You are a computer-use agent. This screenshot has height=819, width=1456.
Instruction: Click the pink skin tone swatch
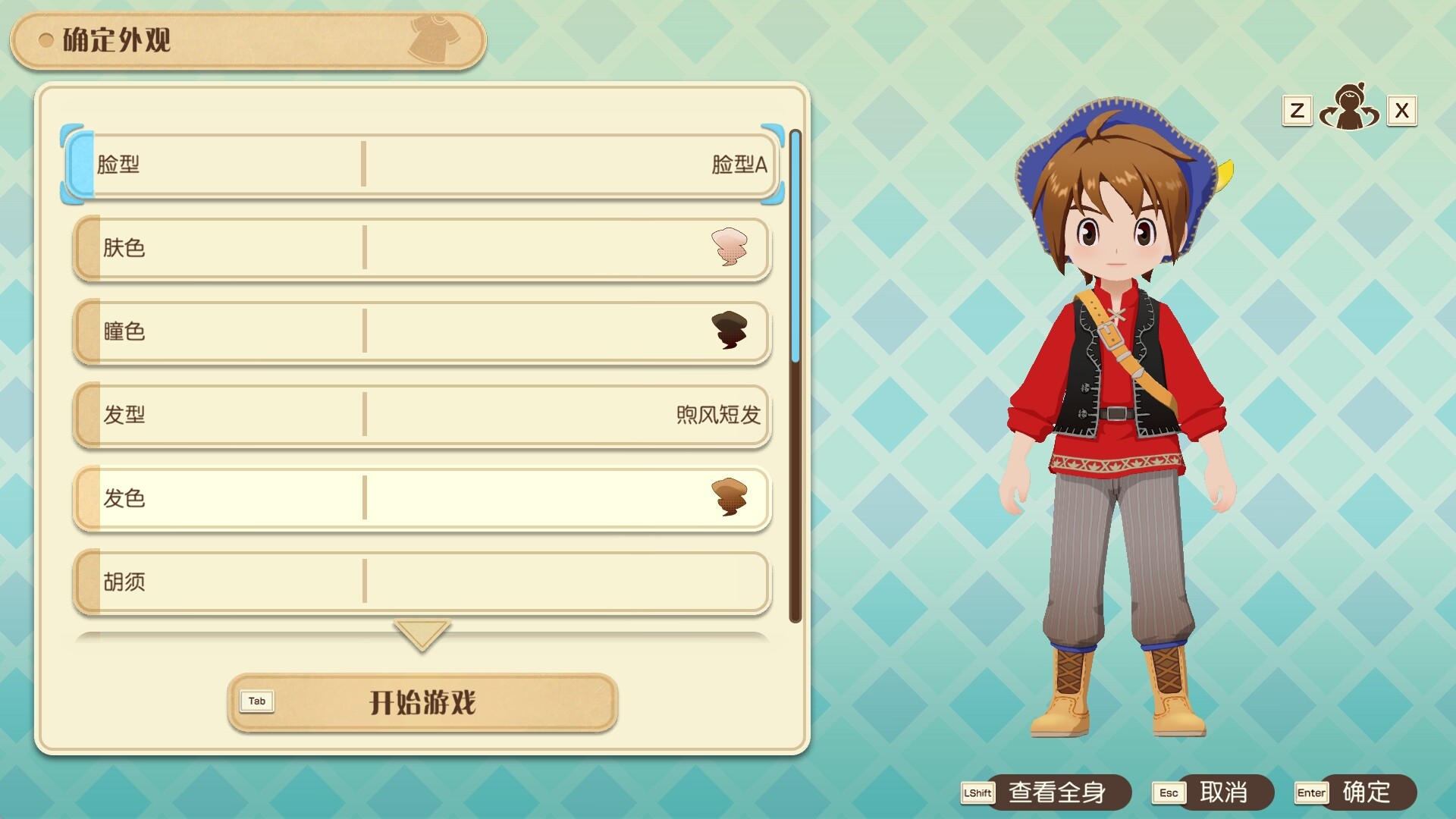coord(730,247)
